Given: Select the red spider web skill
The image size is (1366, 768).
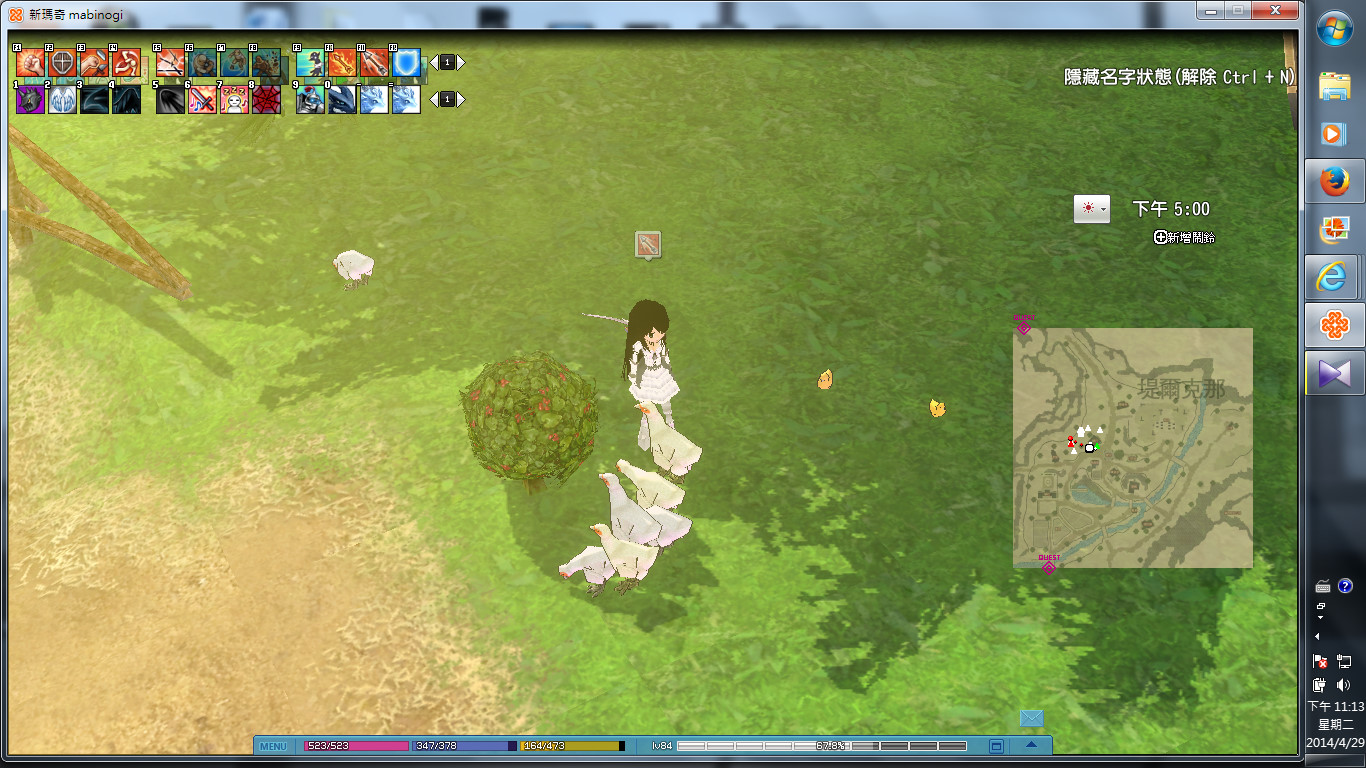Looking at the screenshot, I should [266, 100].
